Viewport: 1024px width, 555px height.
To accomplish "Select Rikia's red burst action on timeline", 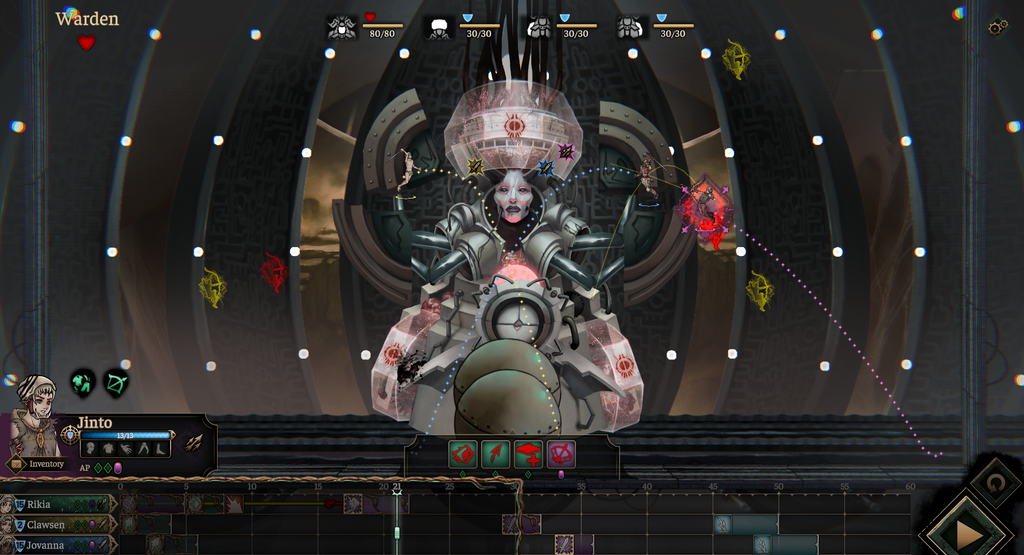I will click(x=233, y=504).
